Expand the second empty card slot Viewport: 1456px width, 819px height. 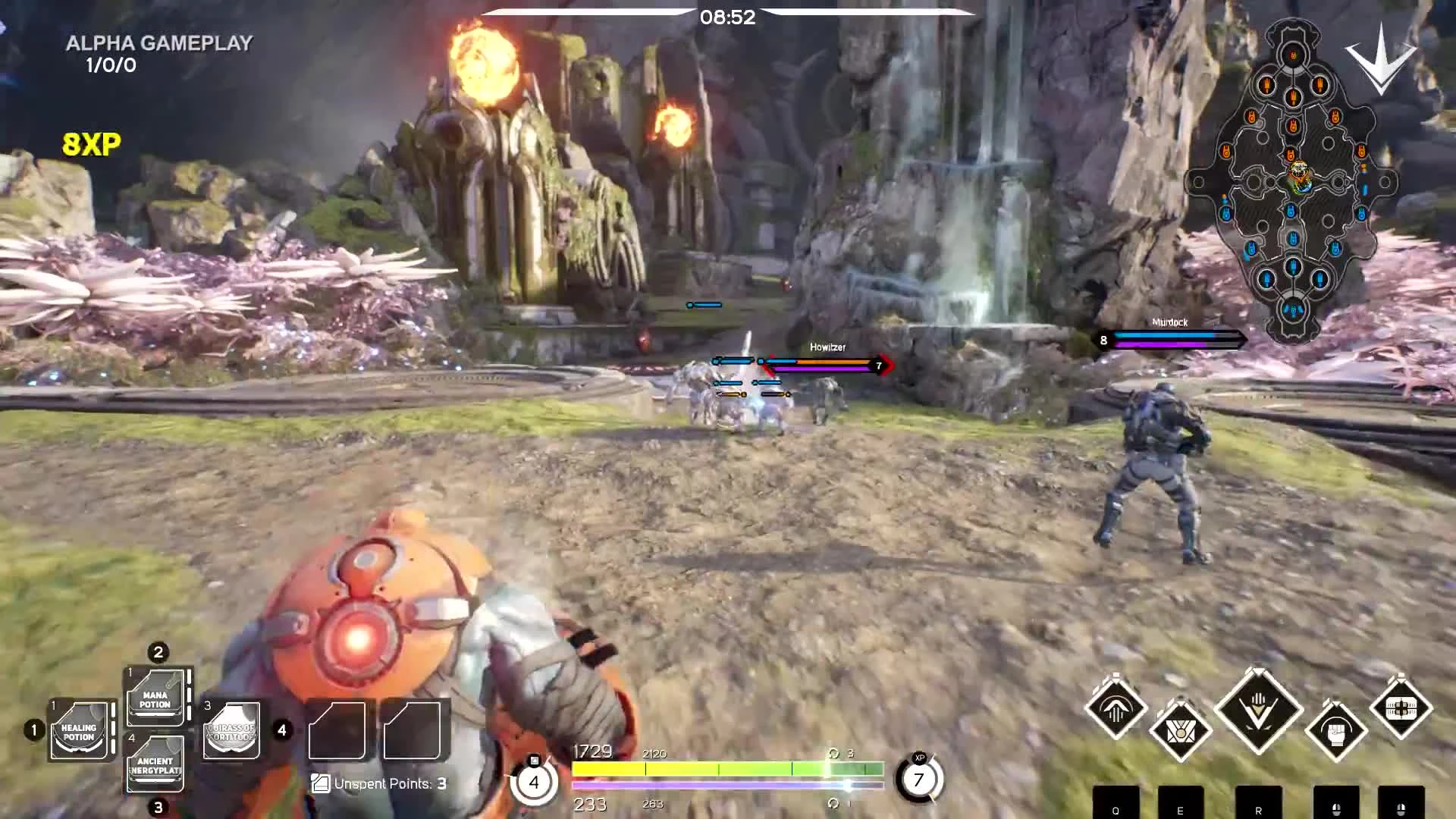click(414, 730)
